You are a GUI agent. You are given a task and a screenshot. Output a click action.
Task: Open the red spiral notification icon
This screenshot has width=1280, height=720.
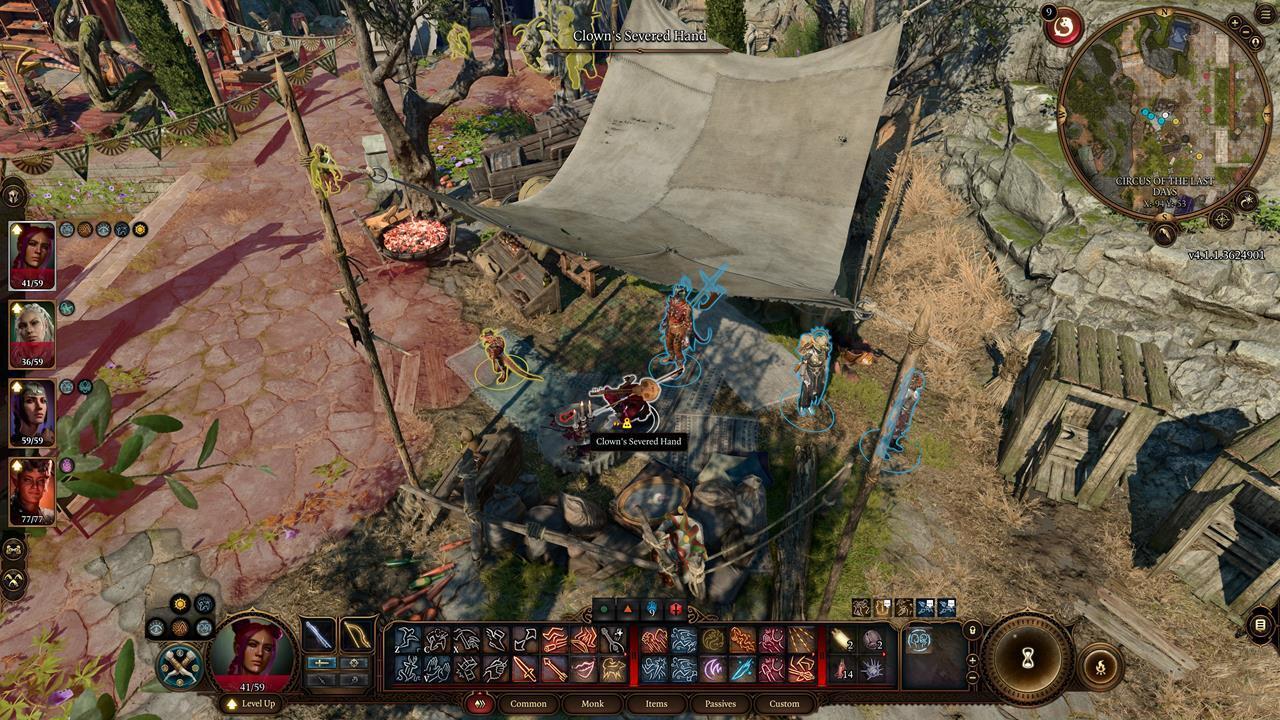click(x=1064, y=27)
